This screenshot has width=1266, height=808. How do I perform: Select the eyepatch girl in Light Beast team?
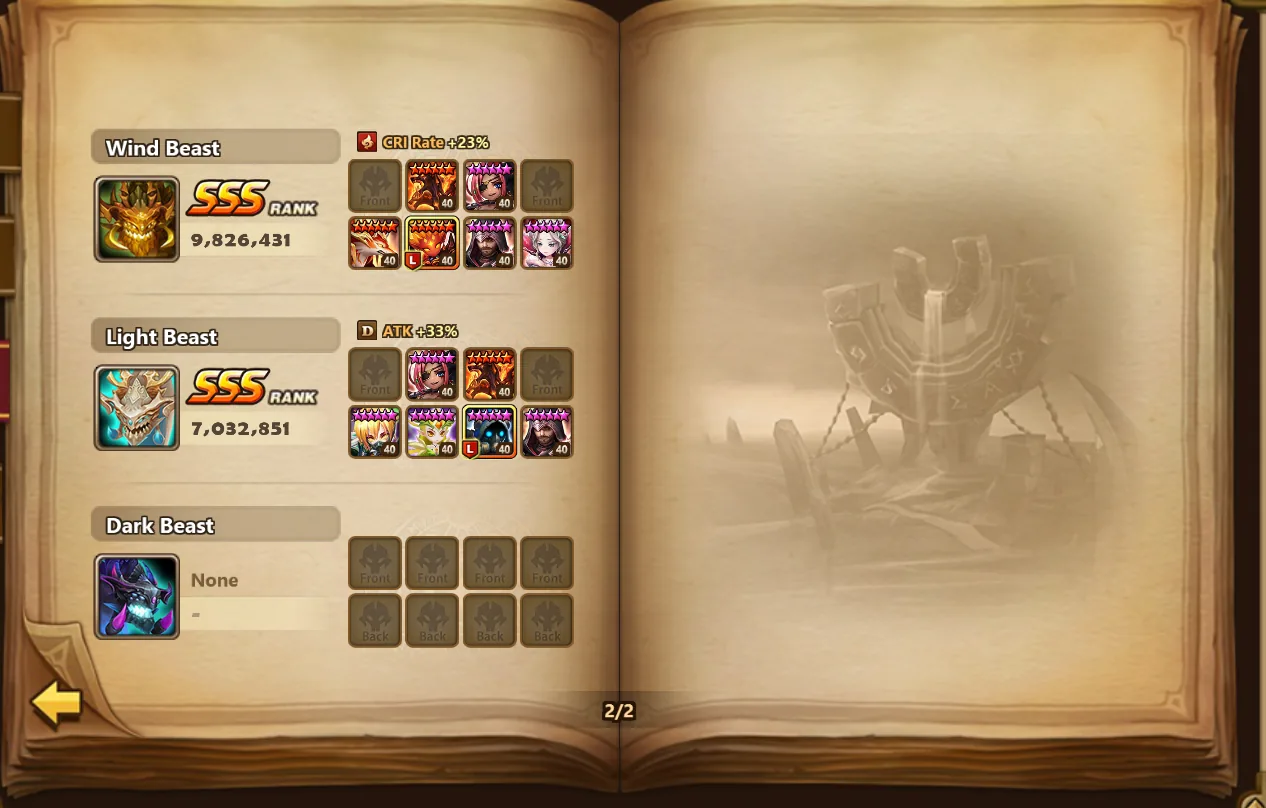432,375
